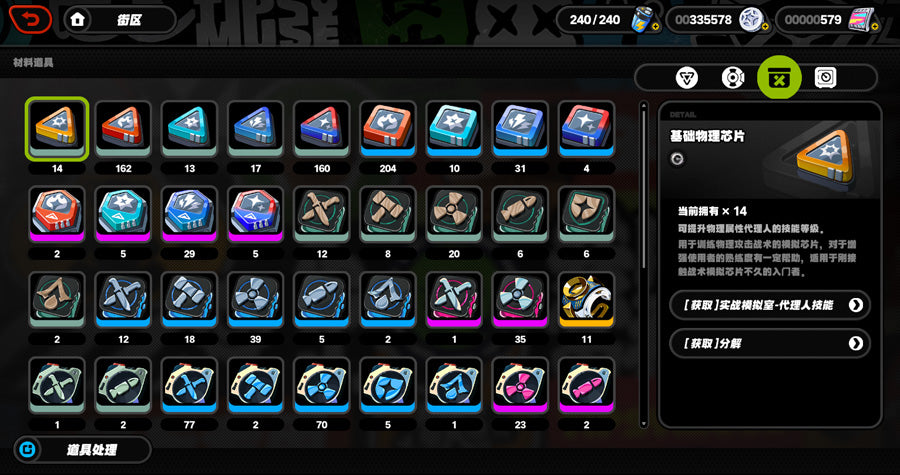Screen dimensions: 900x475
Task: Open 实战模拟室-代理人技能 obtain link
Action: [768, 305]
